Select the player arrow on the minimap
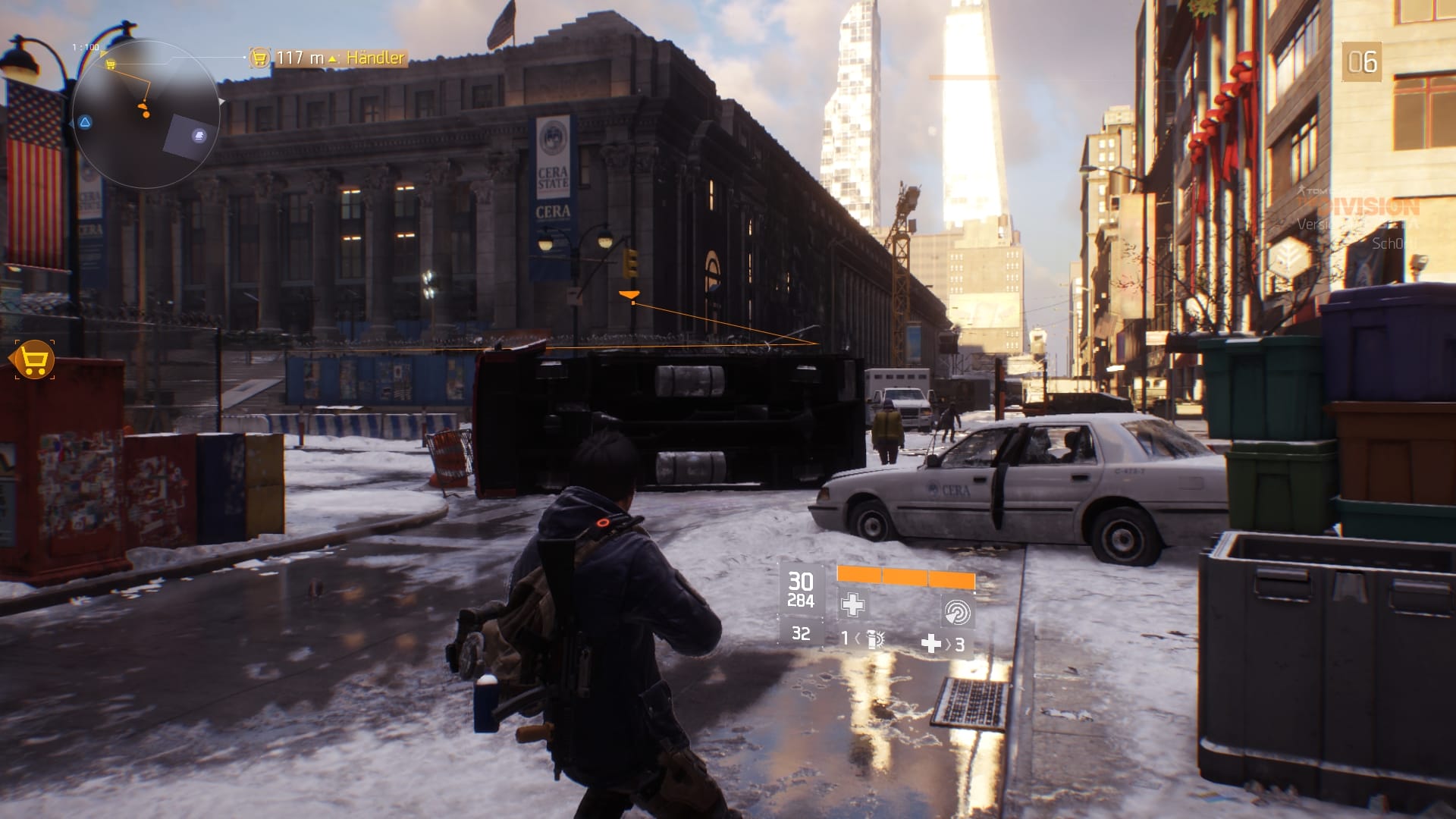Viewport: 1456px width, 819px height. (x=143, y=106)
